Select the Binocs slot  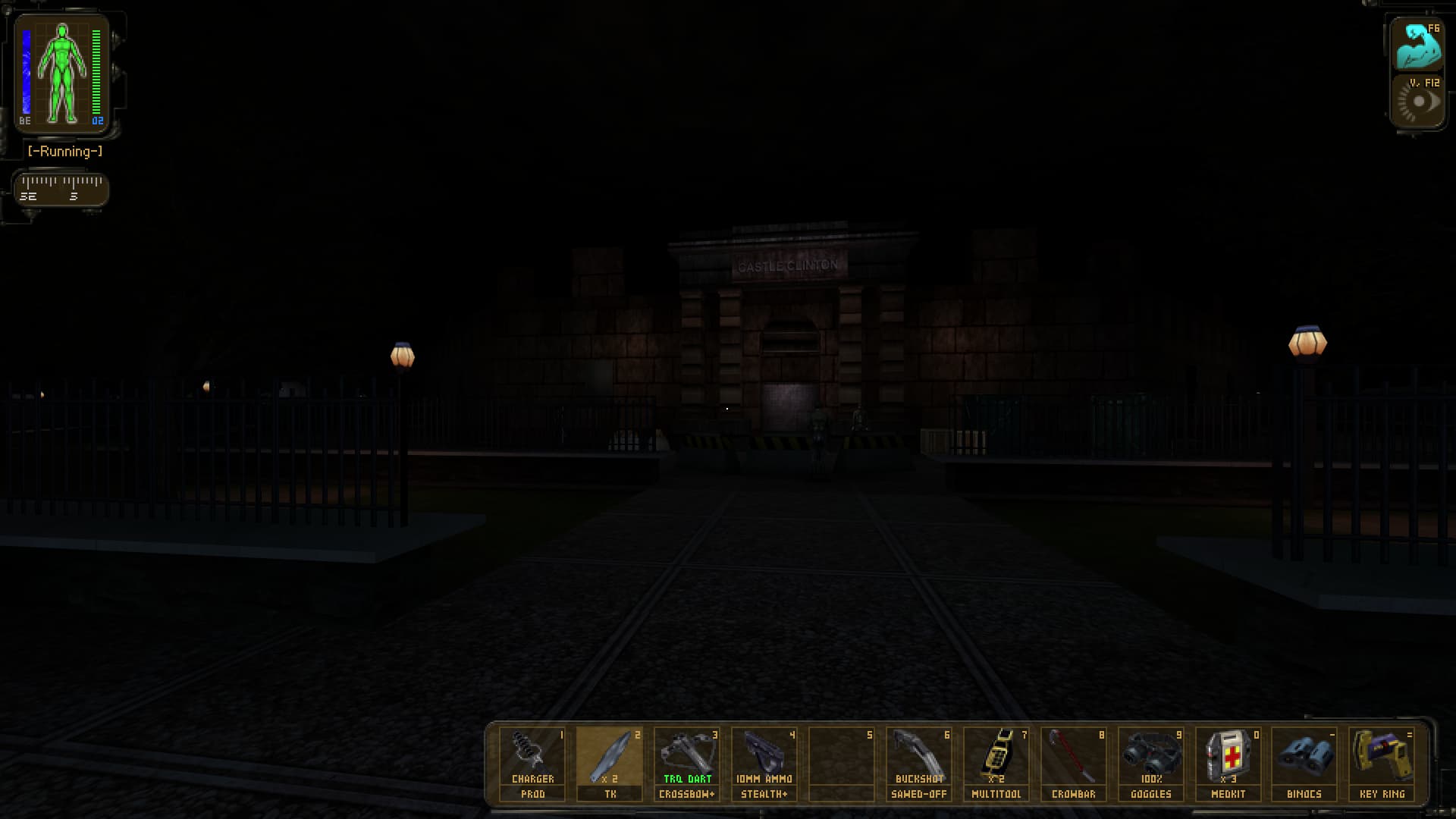1304,762
